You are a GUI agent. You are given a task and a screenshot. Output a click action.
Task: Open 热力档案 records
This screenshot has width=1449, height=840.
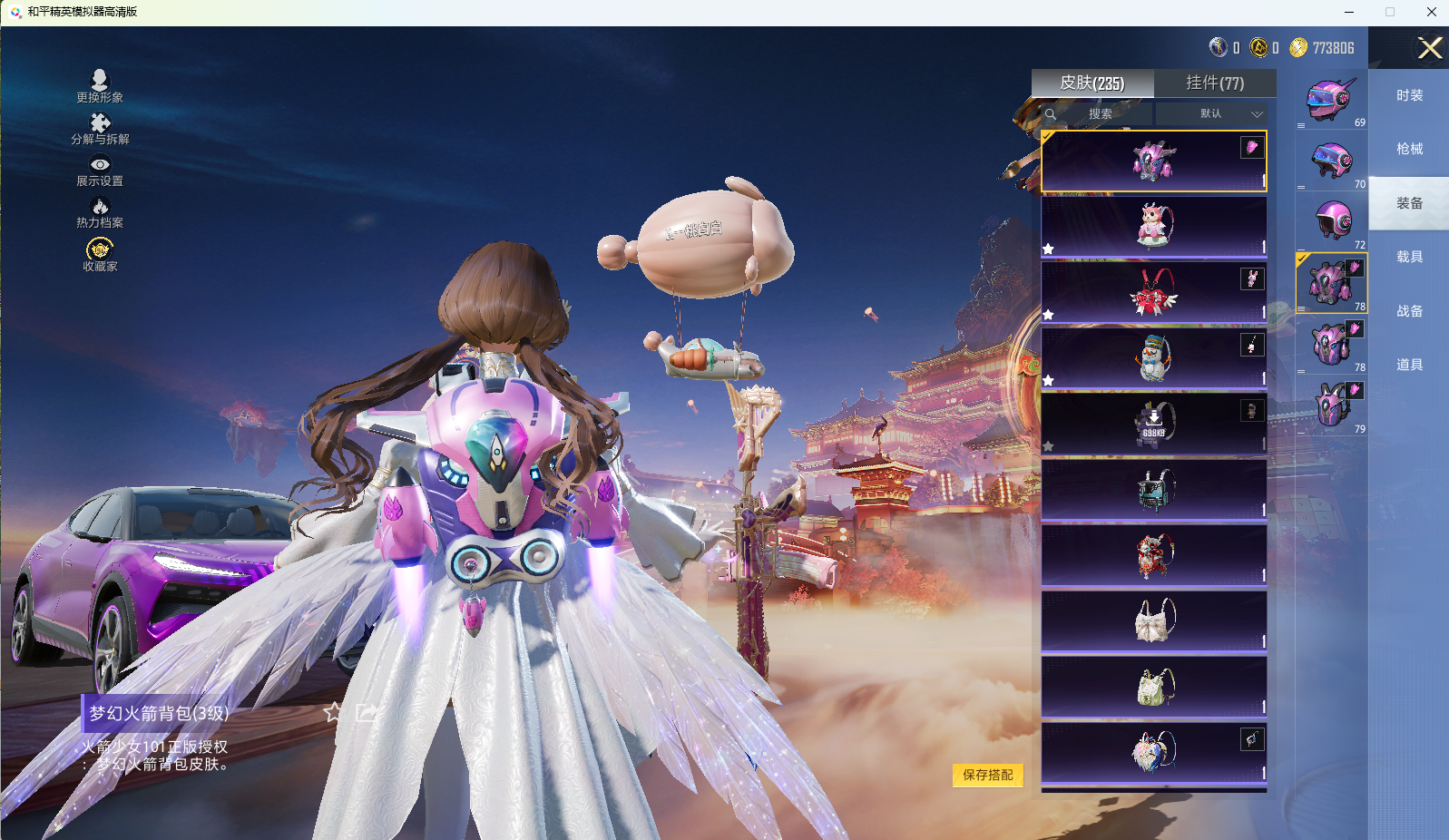(100, 214)
